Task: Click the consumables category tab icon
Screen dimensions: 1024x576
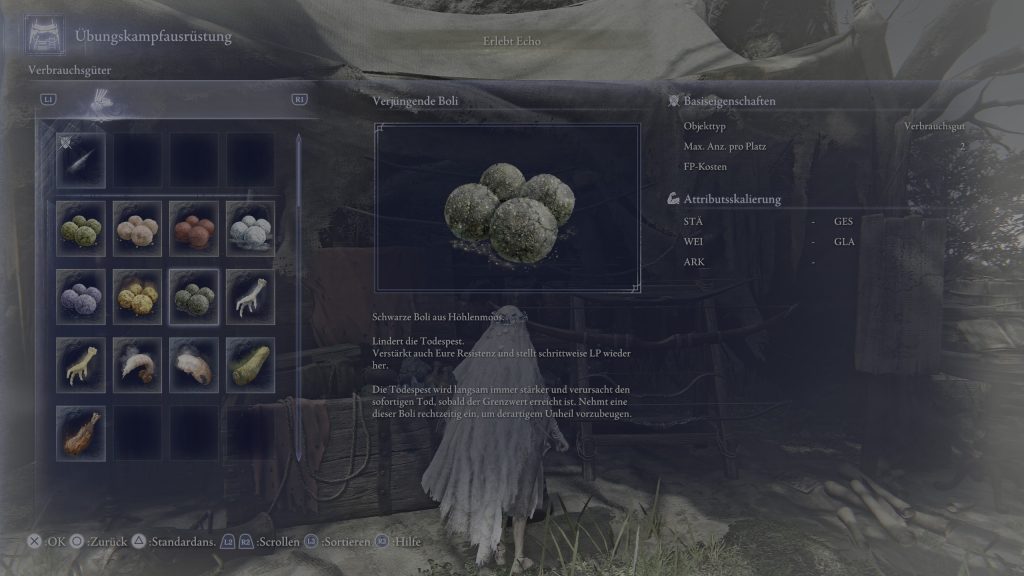Action: click(x=101, y=99)
